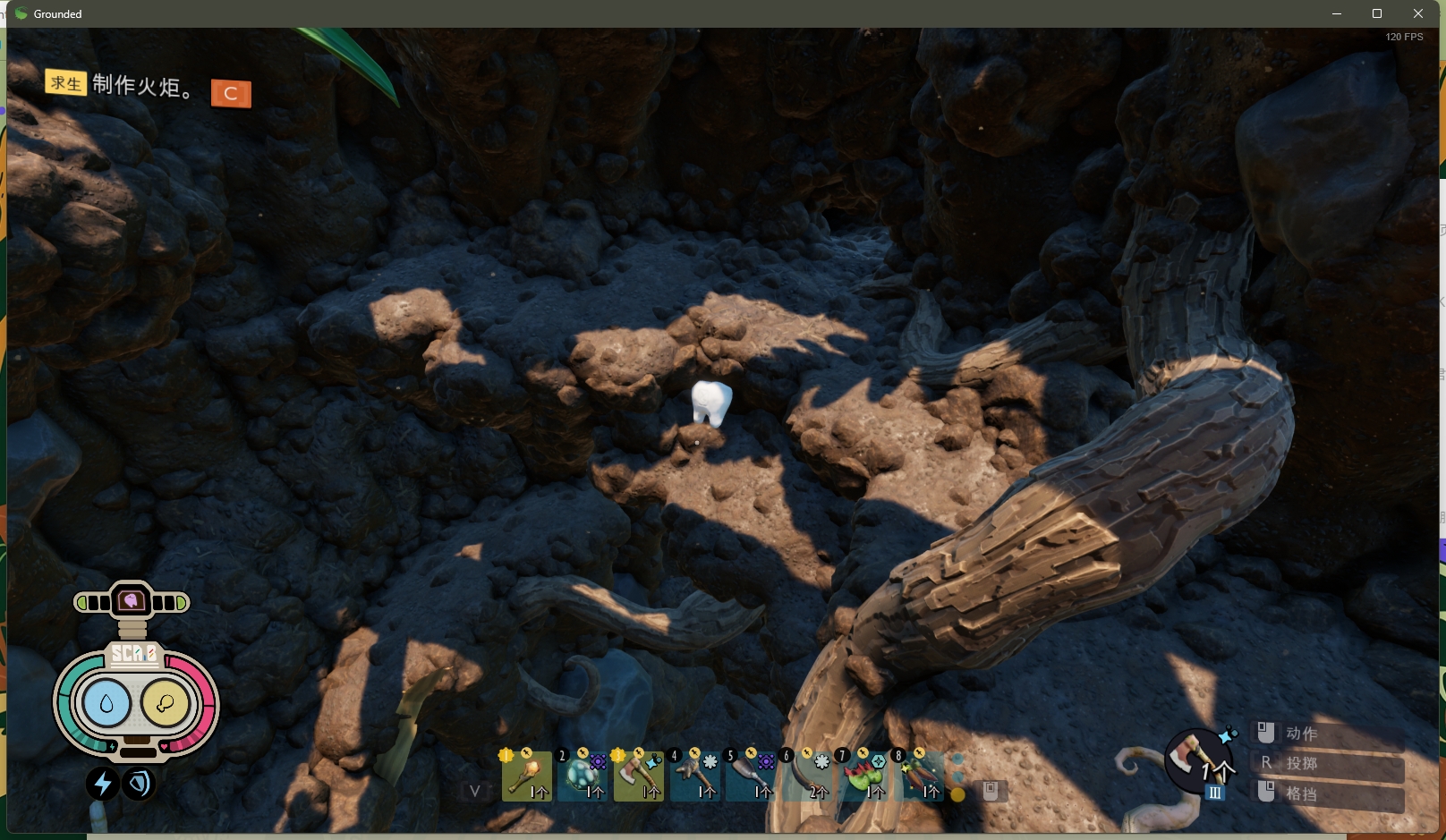Click the SCA.B device water droplet icon

tap(107, 704)
